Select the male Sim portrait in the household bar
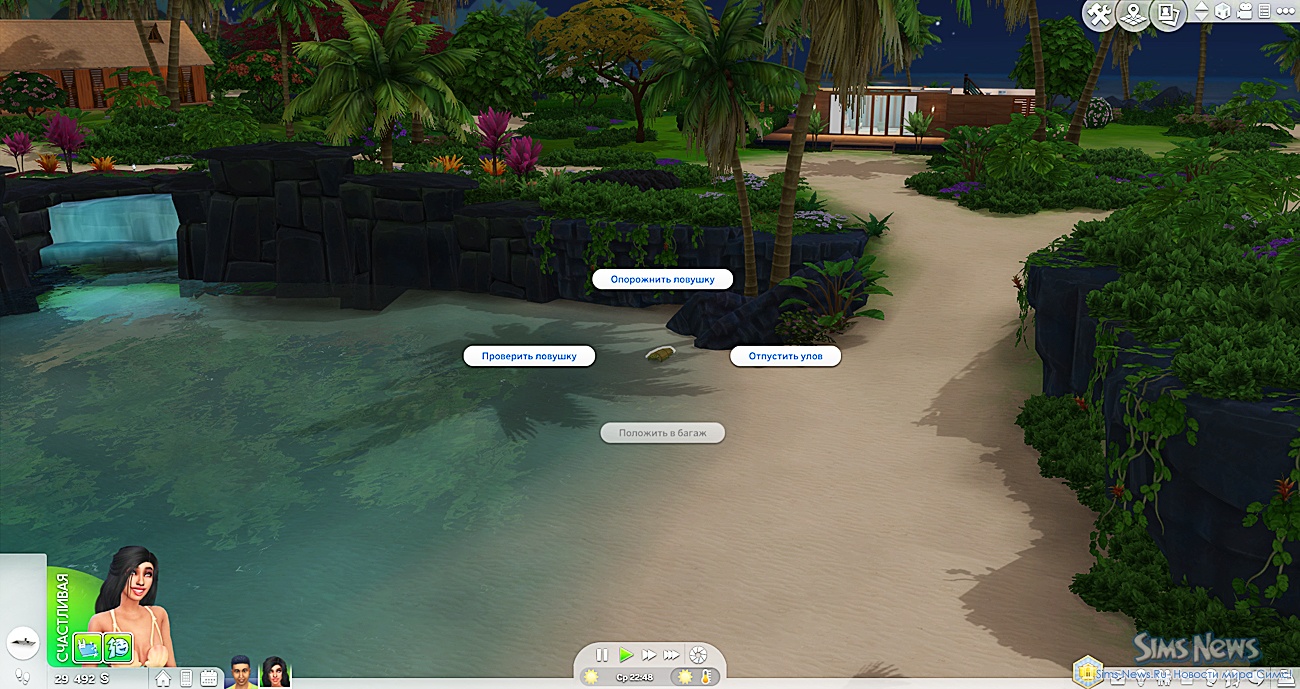Image resolution: width=1300 pixels, height=689 pixels. click(x=240, y=672)
